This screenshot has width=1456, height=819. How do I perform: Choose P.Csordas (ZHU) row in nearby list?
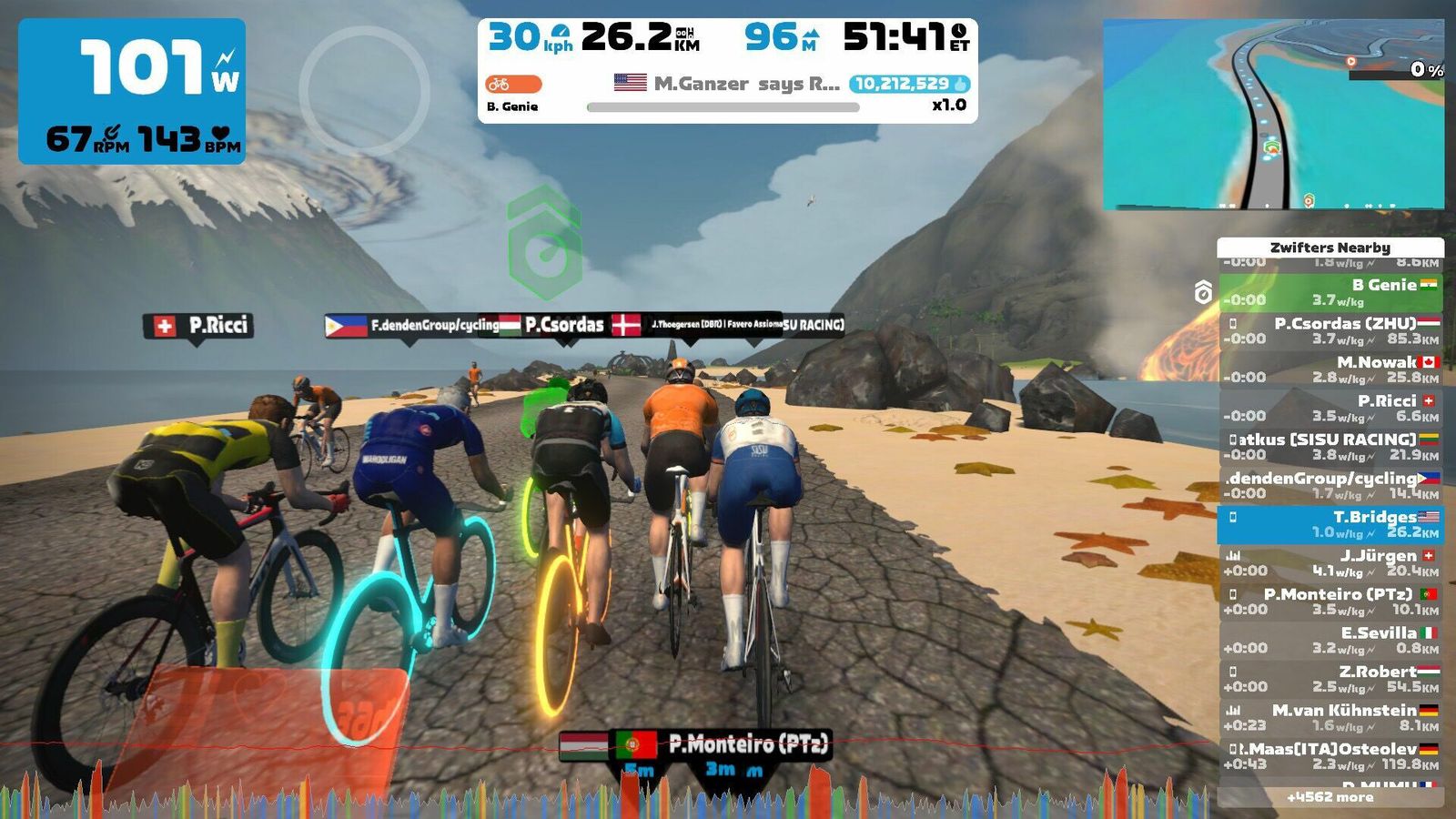point(1330,331)
